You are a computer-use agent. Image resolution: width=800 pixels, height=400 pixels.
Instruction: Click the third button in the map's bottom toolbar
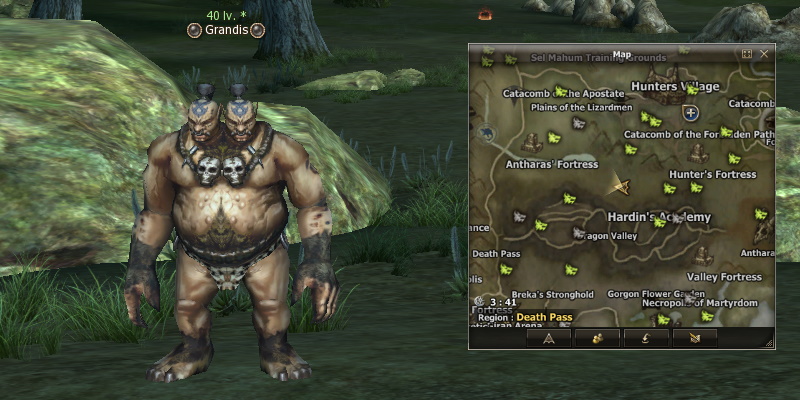click(645, 338)
